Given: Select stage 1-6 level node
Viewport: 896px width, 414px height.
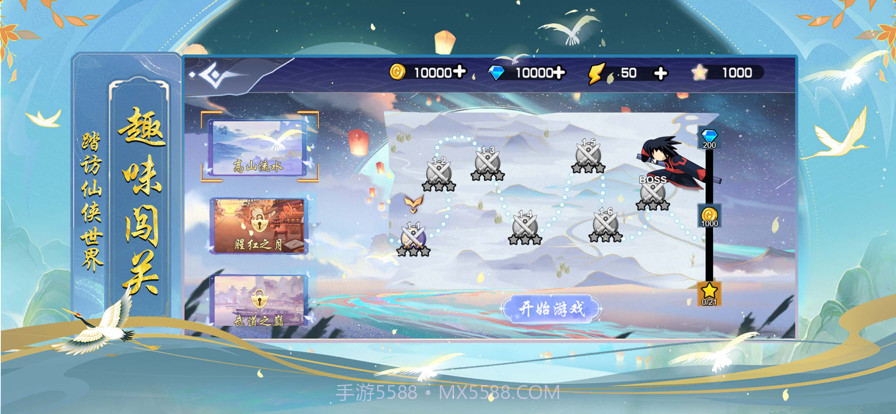Looking at the screenshot, I should (x=605, y=224).
